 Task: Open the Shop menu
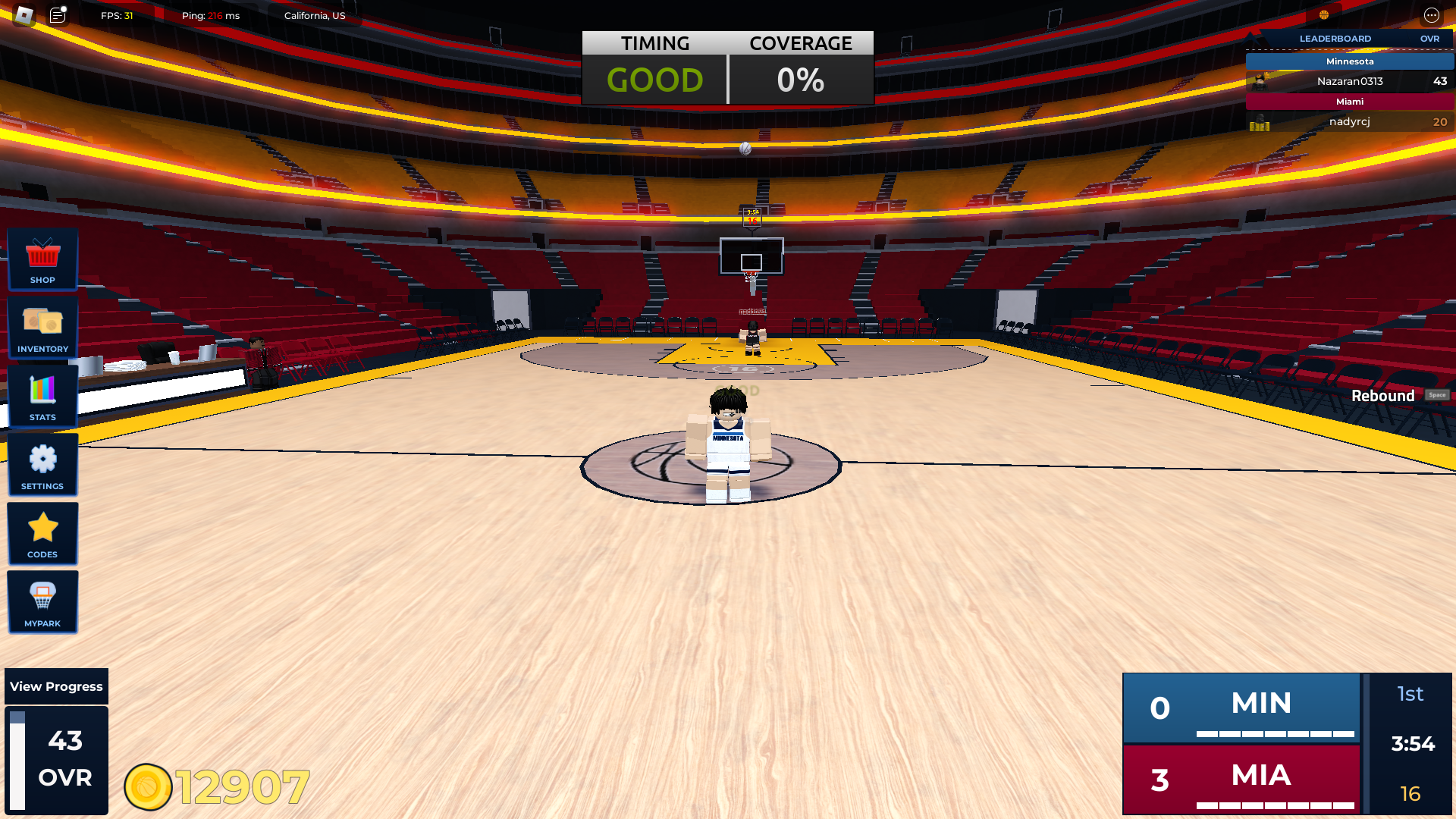tap(42, 259)
